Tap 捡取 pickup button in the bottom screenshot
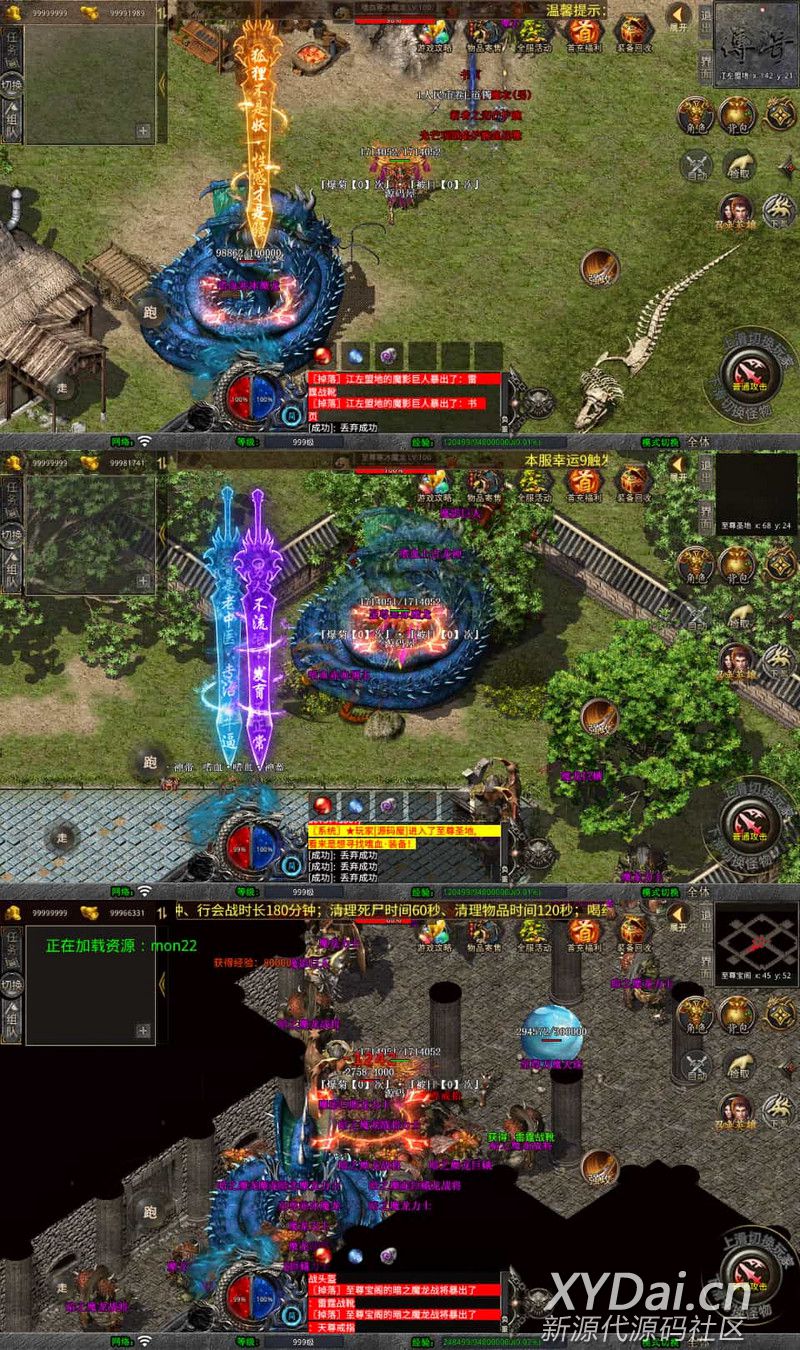 pyautogui.click(x=738, y=1066)
